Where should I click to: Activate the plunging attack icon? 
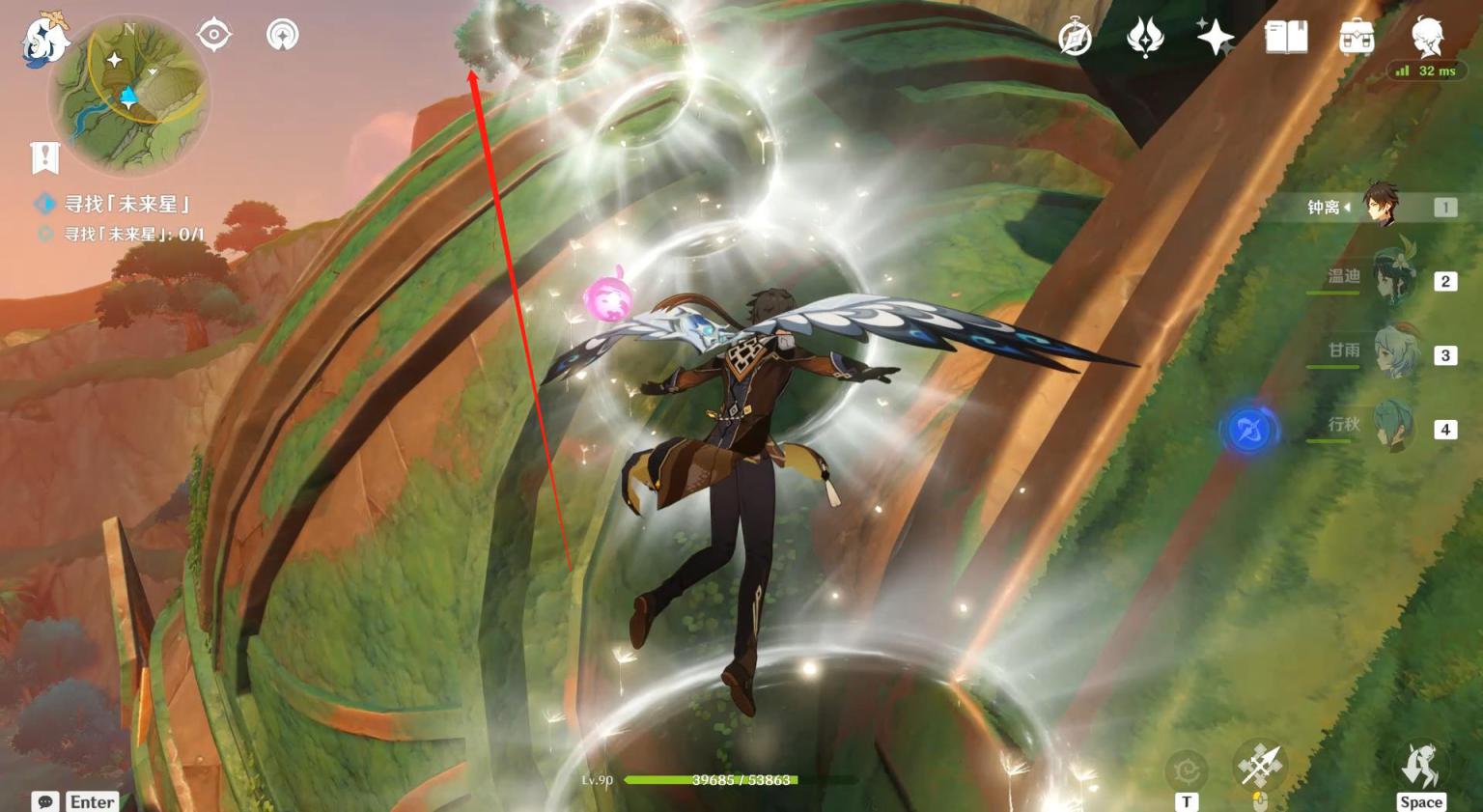point(1259,767)
